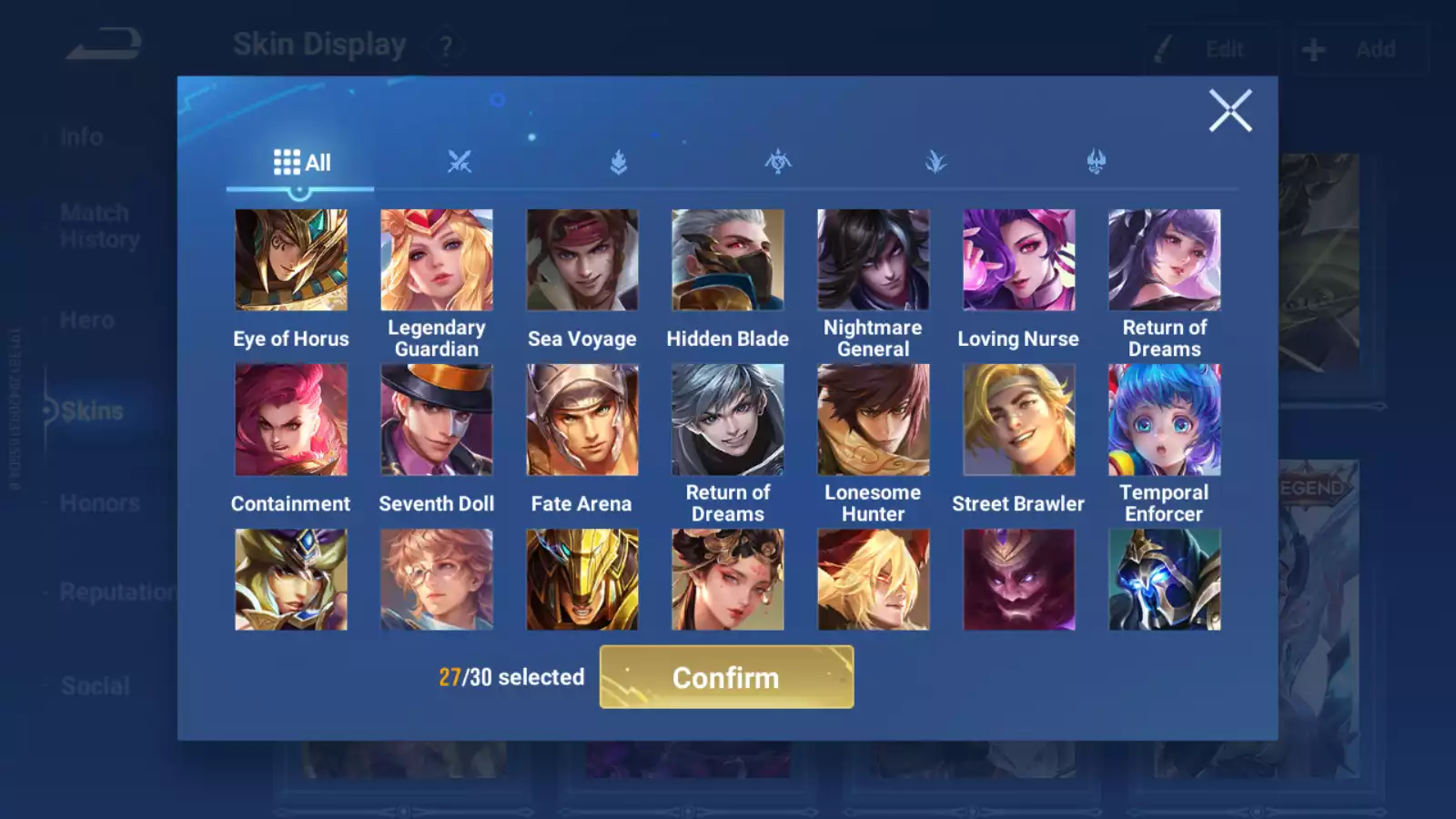The width and height of the screenshot is (1456, 819).
Task: Choose the Temporal Enforcer skin
Action: [x=1165, y=420]
